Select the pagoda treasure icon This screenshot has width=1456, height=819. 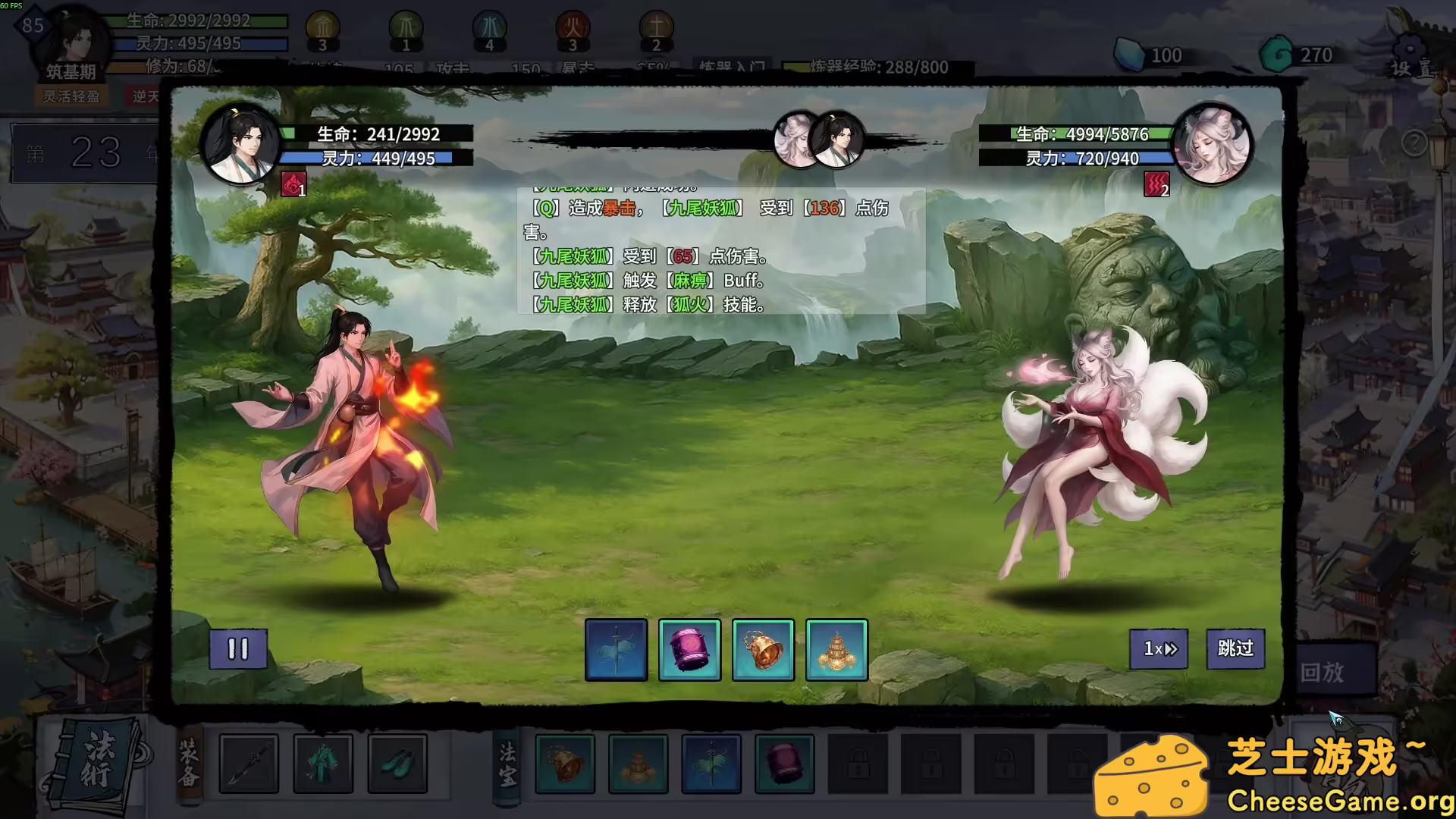click(837, 650)
